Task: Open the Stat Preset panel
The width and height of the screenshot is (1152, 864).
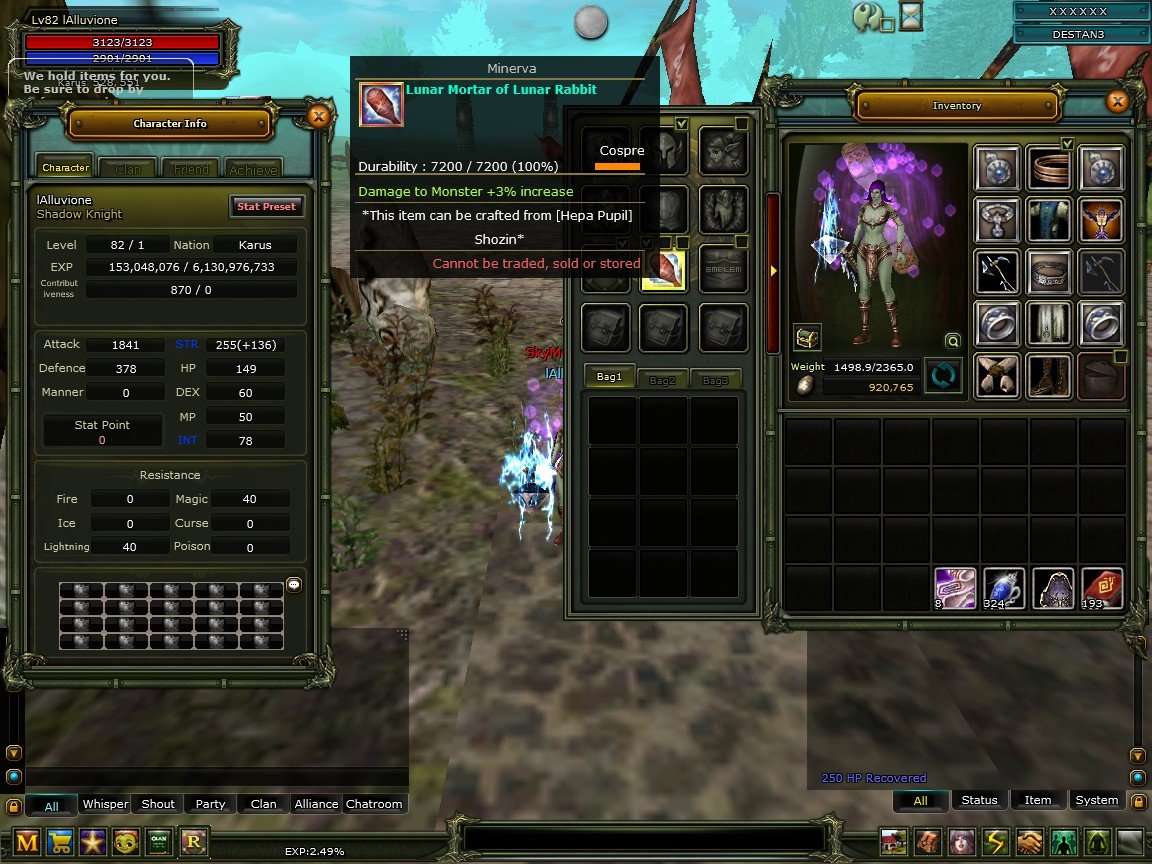Action: tap(265, 207)
